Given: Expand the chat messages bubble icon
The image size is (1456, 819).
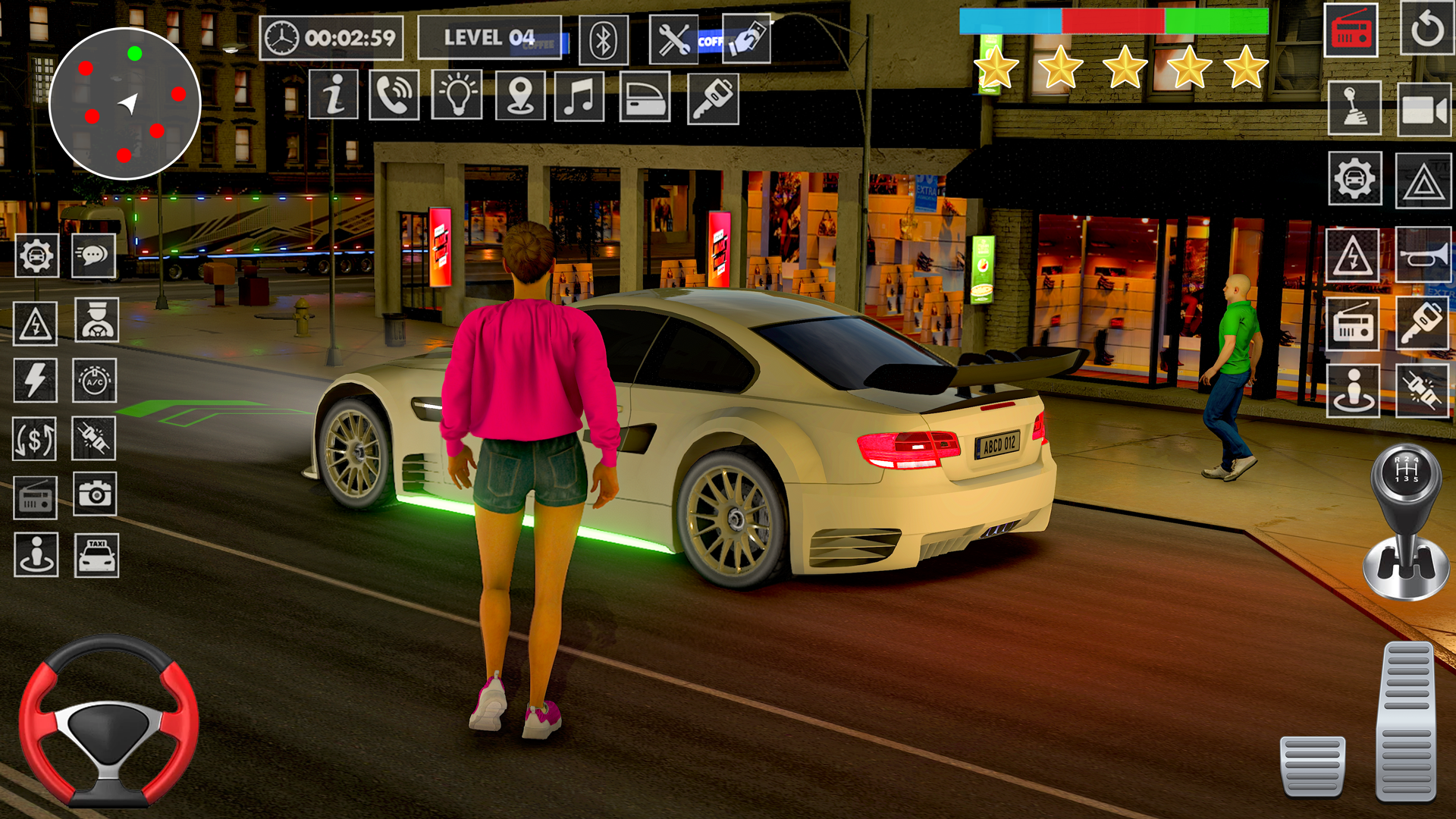Looking at the screenshot, I should pyautogui.click(x=92, y=256).
